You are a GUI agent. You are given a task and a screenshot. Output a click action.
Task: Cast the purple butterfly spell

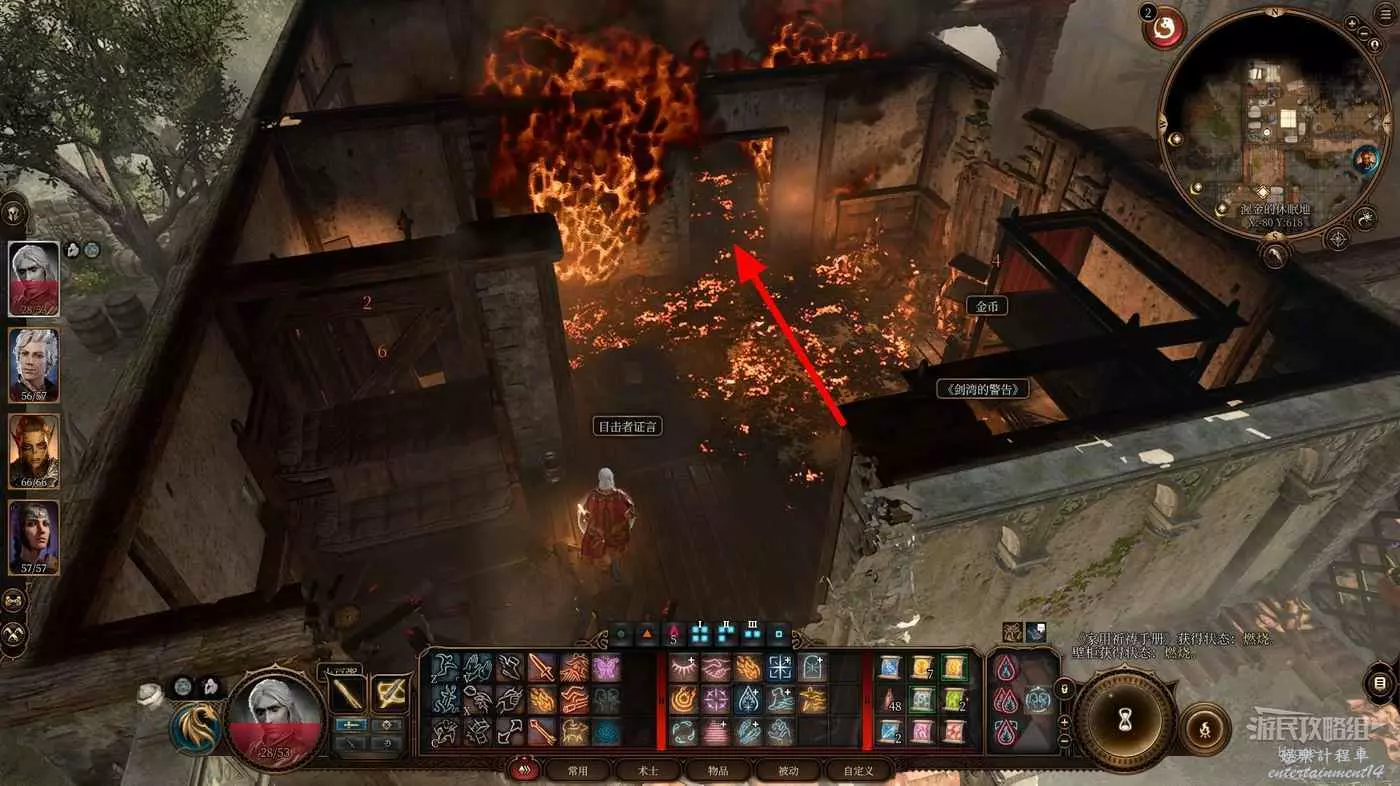click(x=606, y=667)
